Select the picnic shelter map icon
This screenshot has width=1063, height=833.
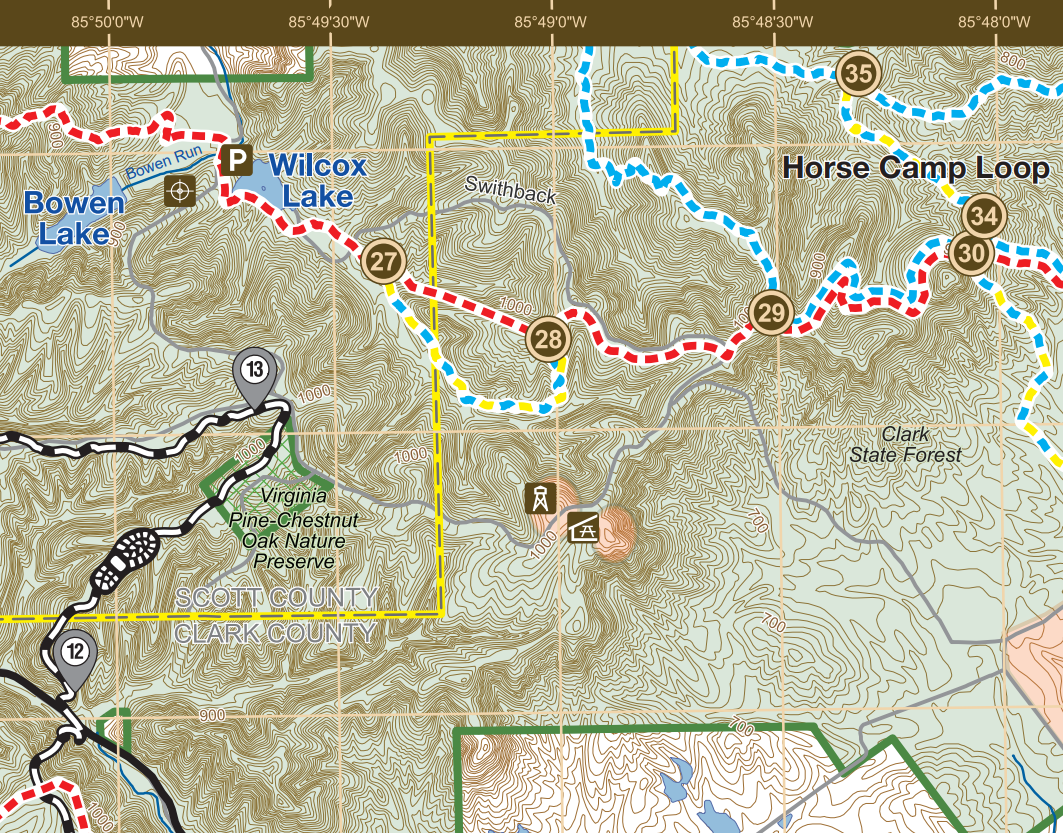582,527
